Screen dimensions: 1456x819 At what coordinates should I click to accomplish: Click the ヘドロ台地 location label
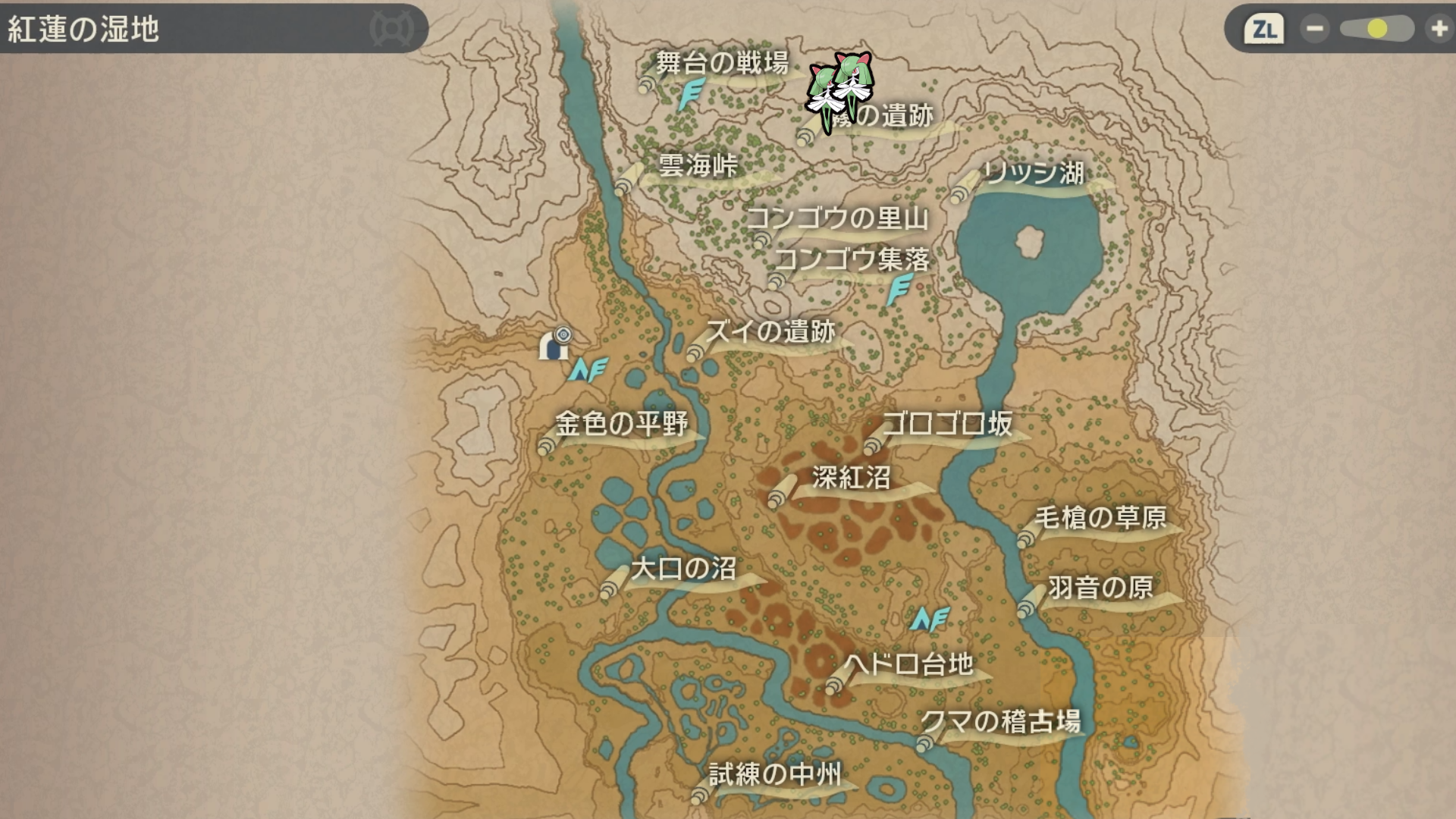pos(908,664)
